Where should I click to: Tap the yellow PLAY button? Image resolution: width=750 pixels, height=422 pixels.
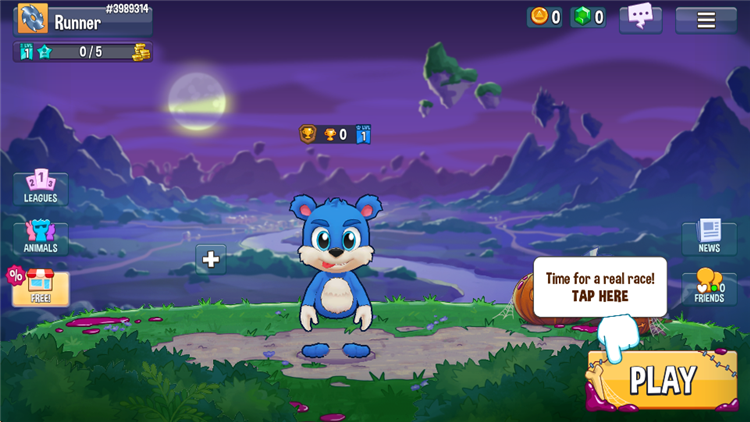coord(662,380)
